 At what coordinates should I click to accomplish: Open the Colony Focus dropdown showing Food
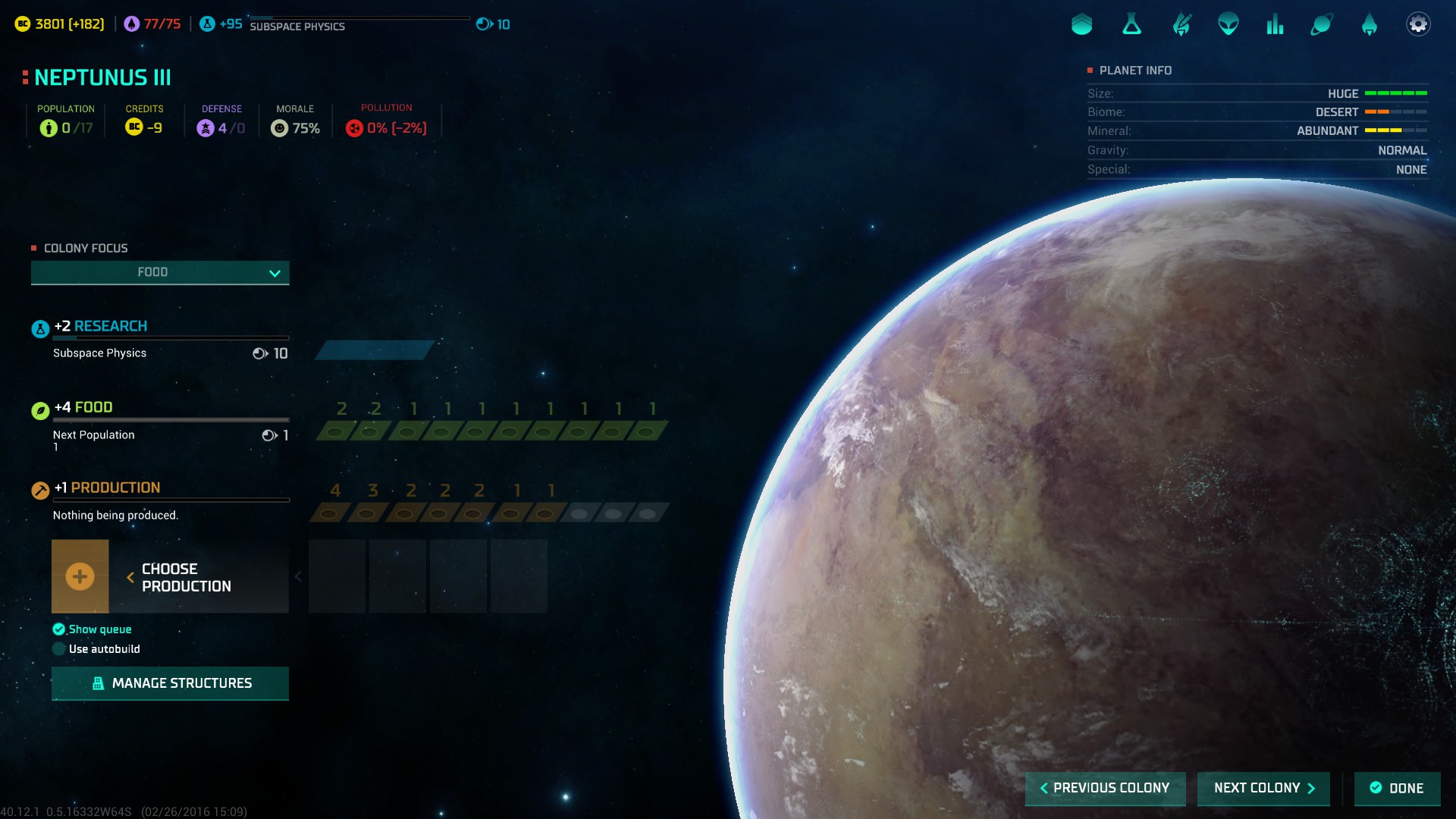click(160, 272)
